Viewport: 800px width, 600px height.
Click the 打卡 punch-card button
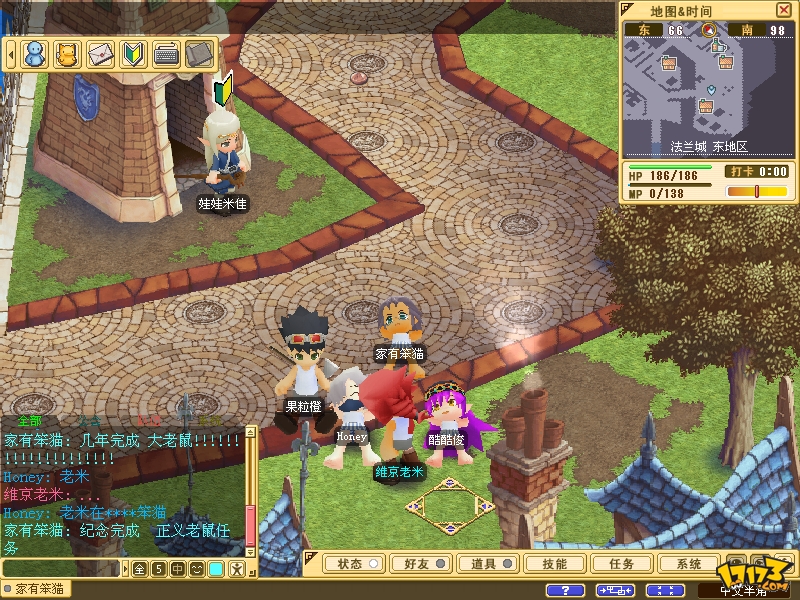[741, 172]
